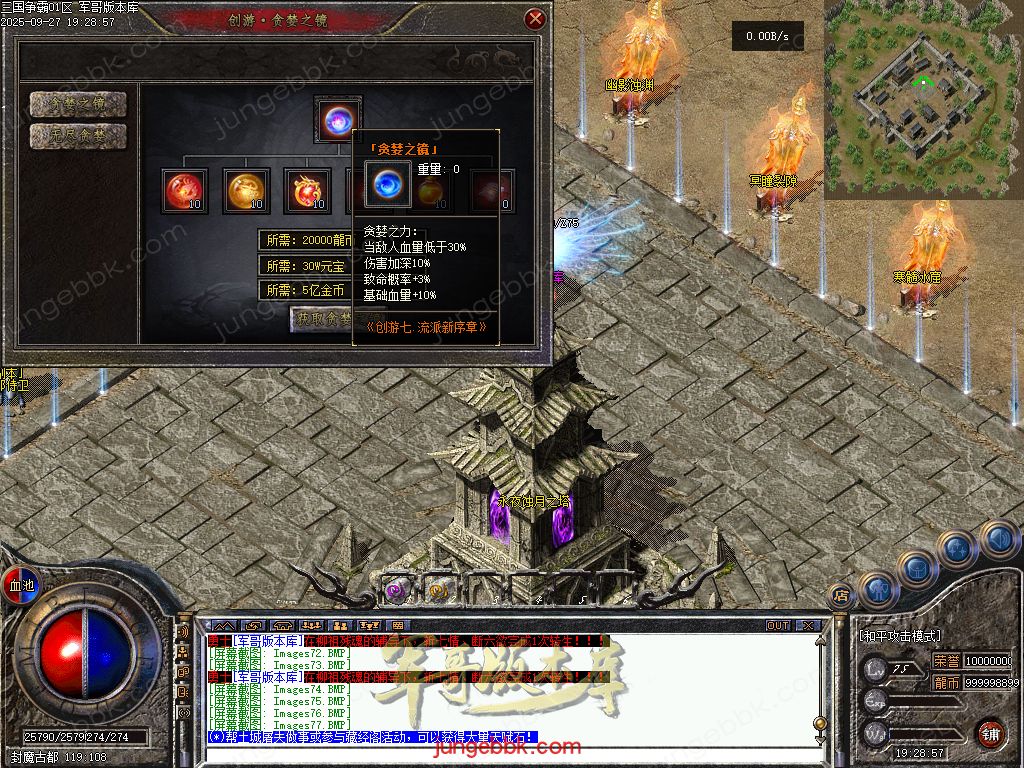
Task: Switch to the 无尽贪婪 tab
Action: coord(78,136)
